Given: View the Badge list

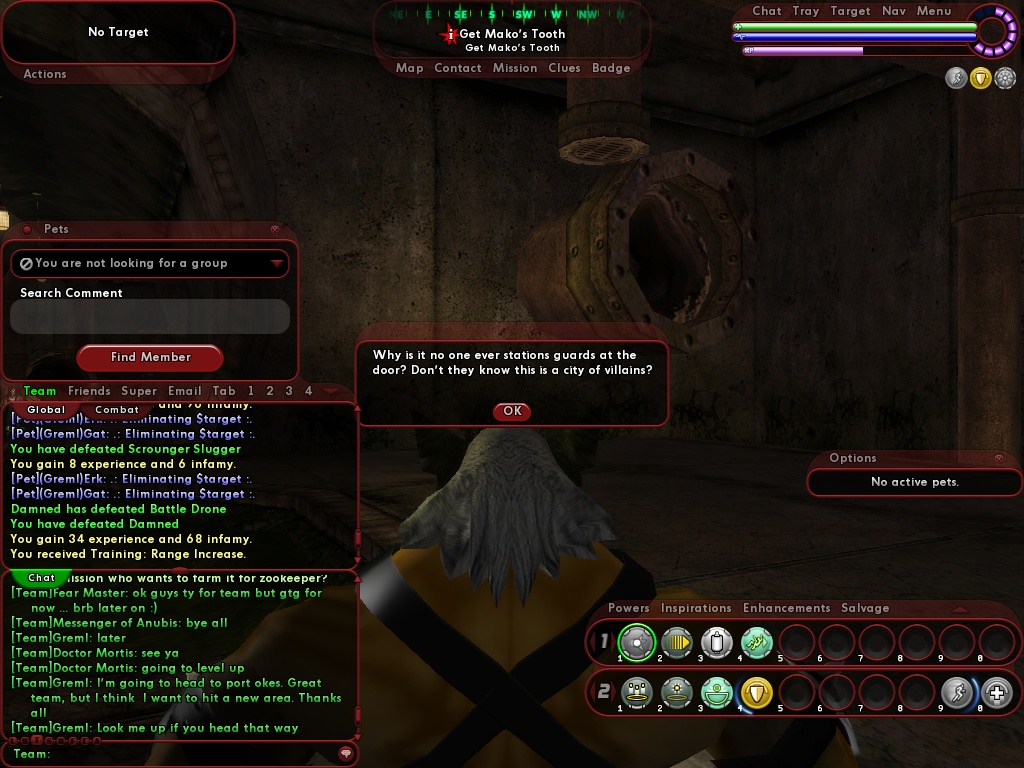Looking at the screenshot, I should click(x=611, y=68).
